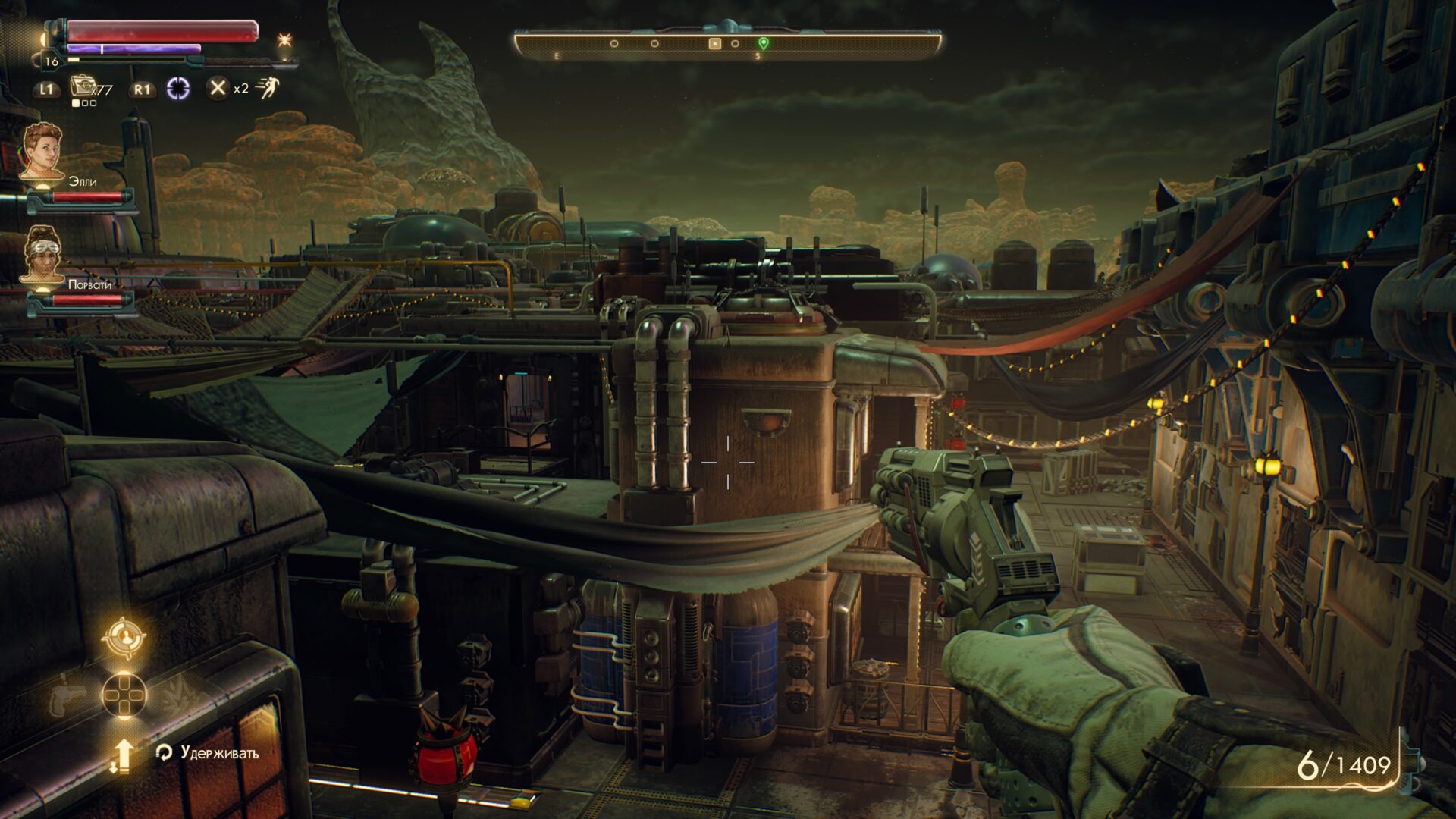
Task: Activate the tactical time dilation reticle icon
Action: tap(178, 89)
